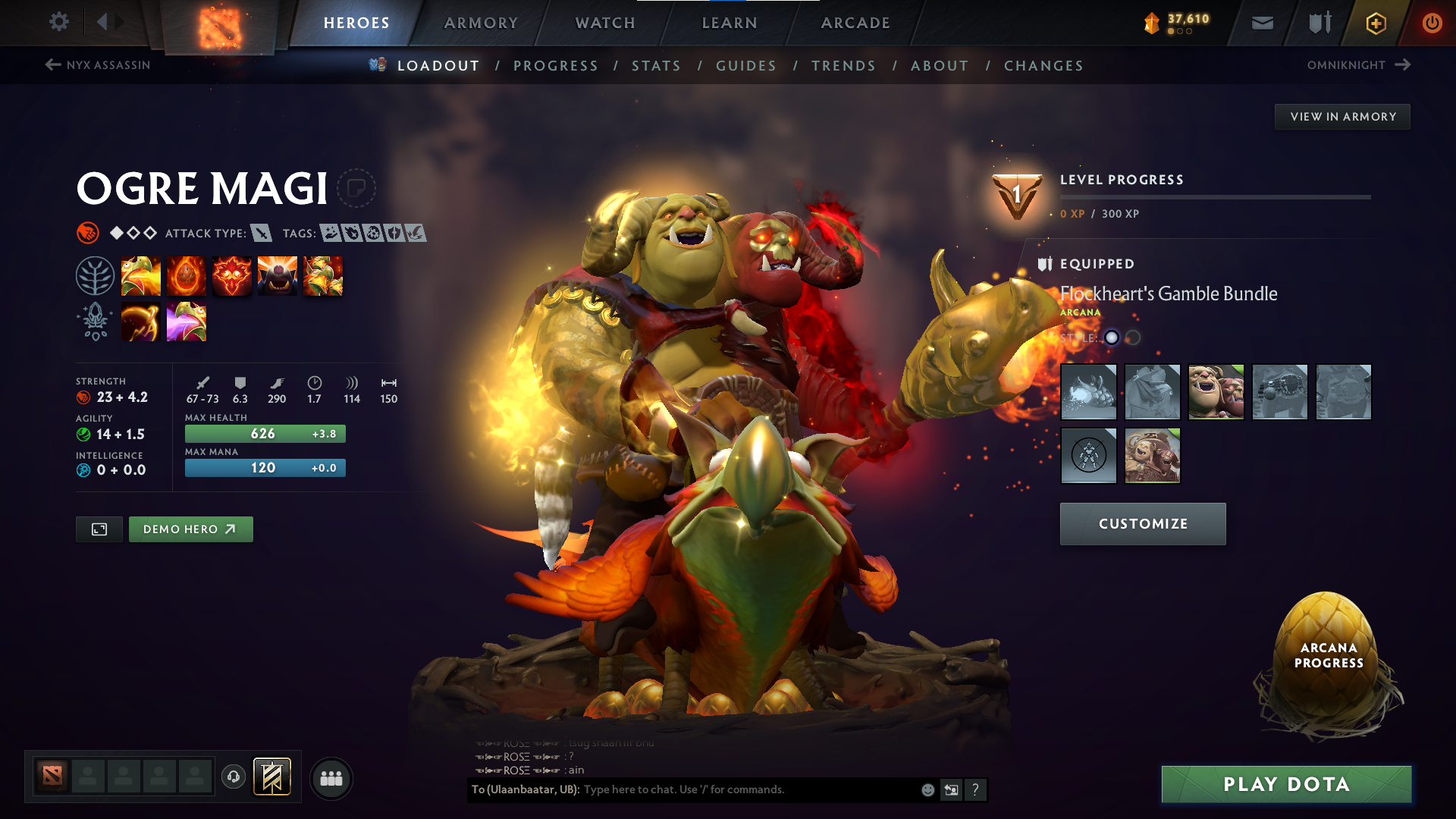Image resolution: width=1456 pixels, height=819 pixels.
Task: Click the settings gear icon top left
Action: click(58, 22)
